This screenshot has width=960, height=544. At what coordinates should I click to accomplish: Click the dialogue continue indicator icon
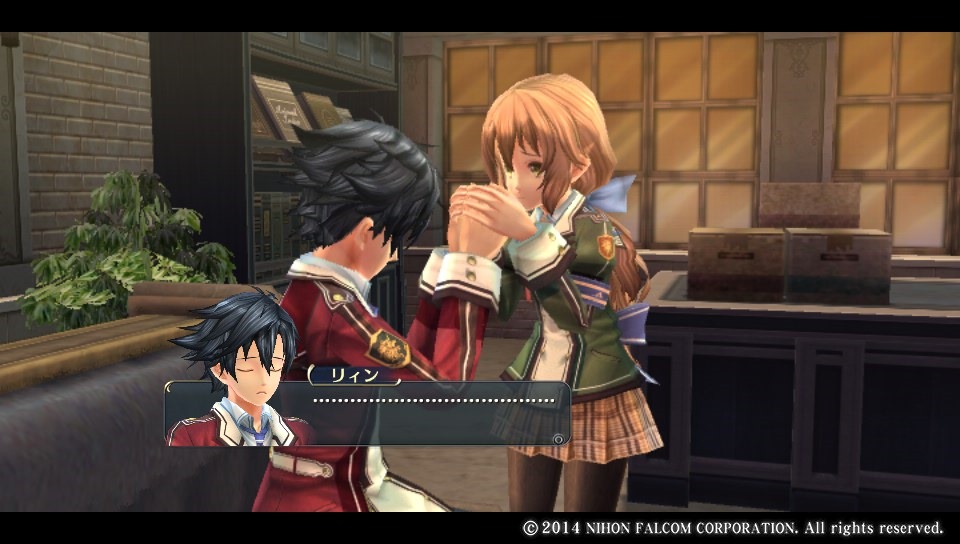[x=557, y=437]
